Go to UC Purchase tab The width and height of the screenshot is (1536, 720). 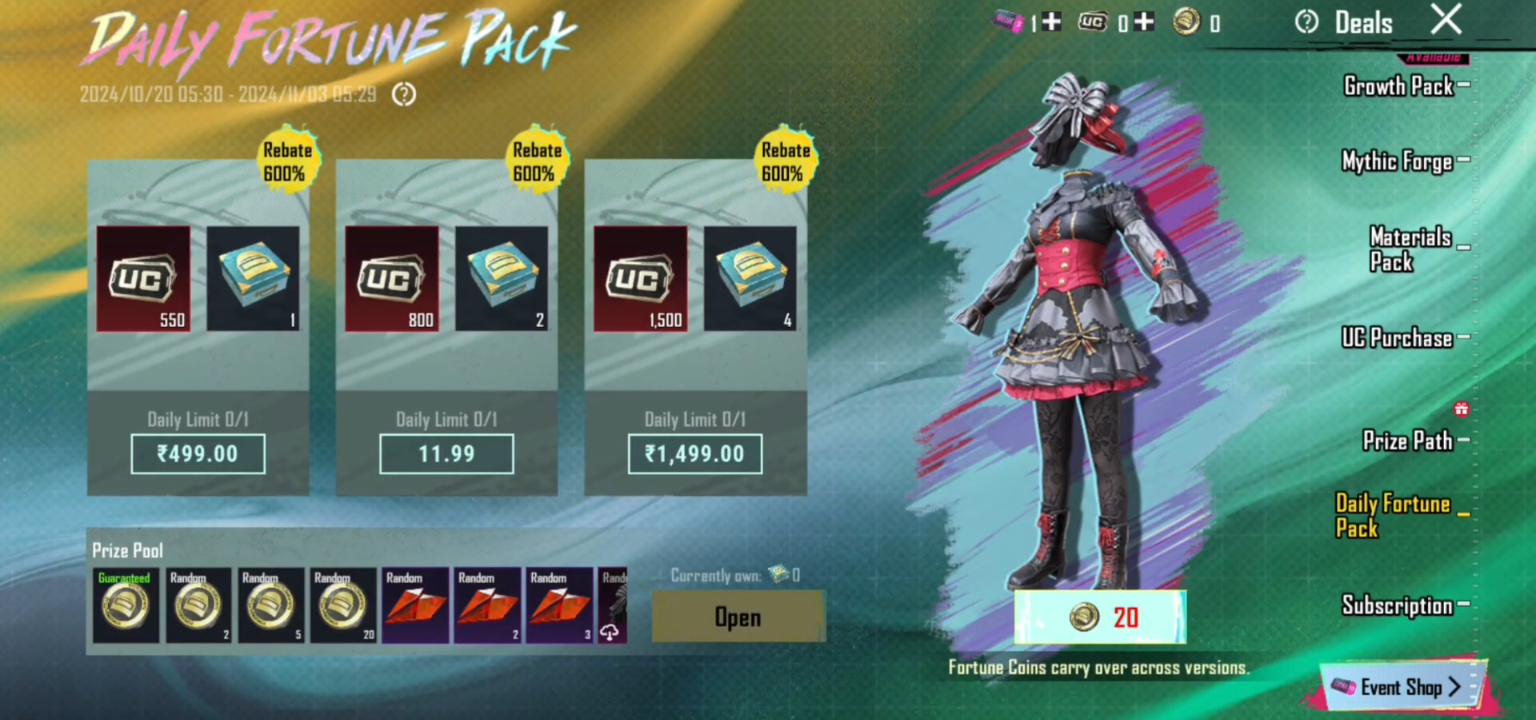(1397, 338)
